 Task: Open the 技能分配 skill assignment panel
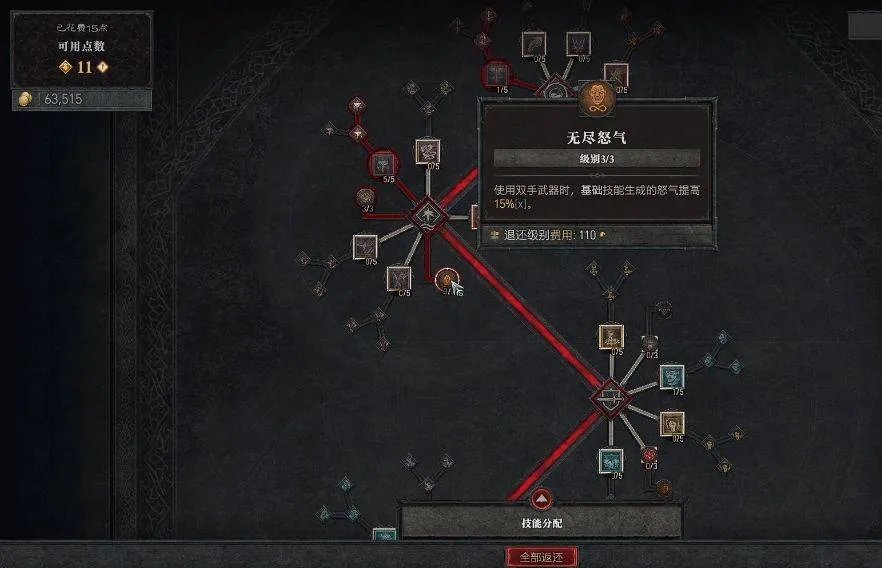541,519
